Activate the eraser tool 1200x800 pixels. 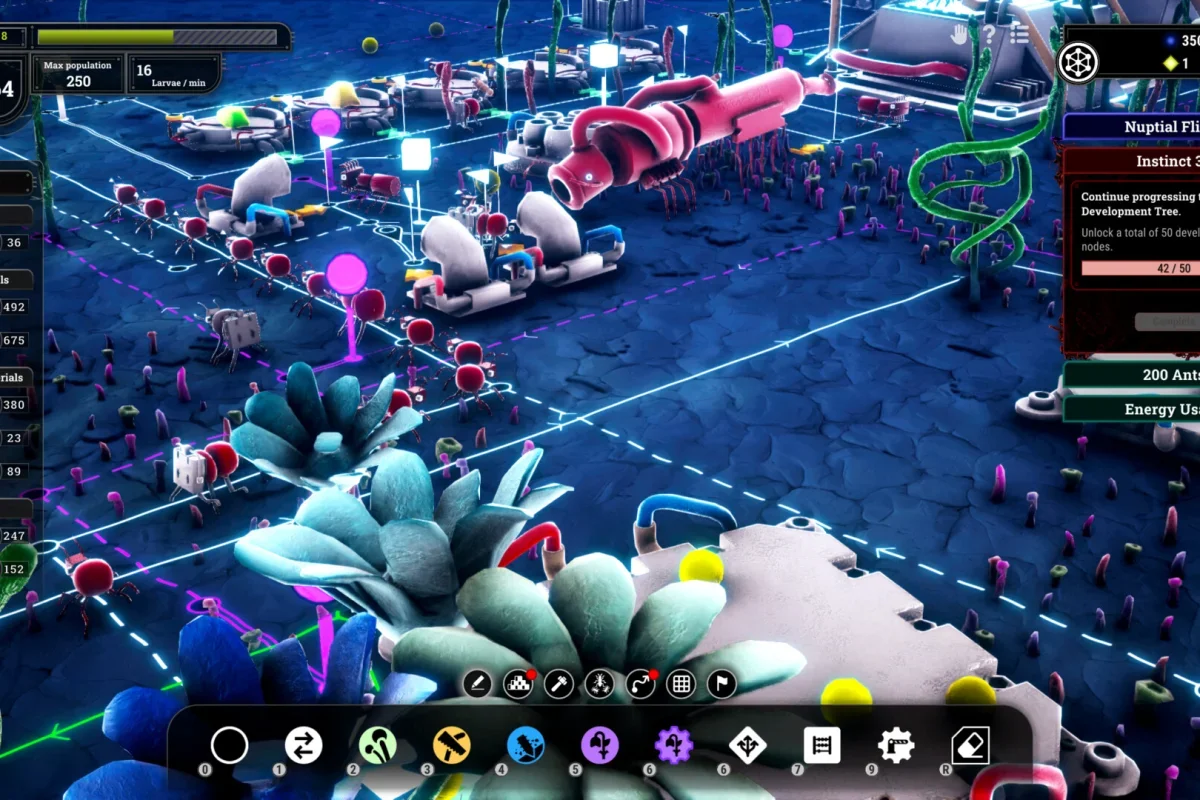[970, 745]
